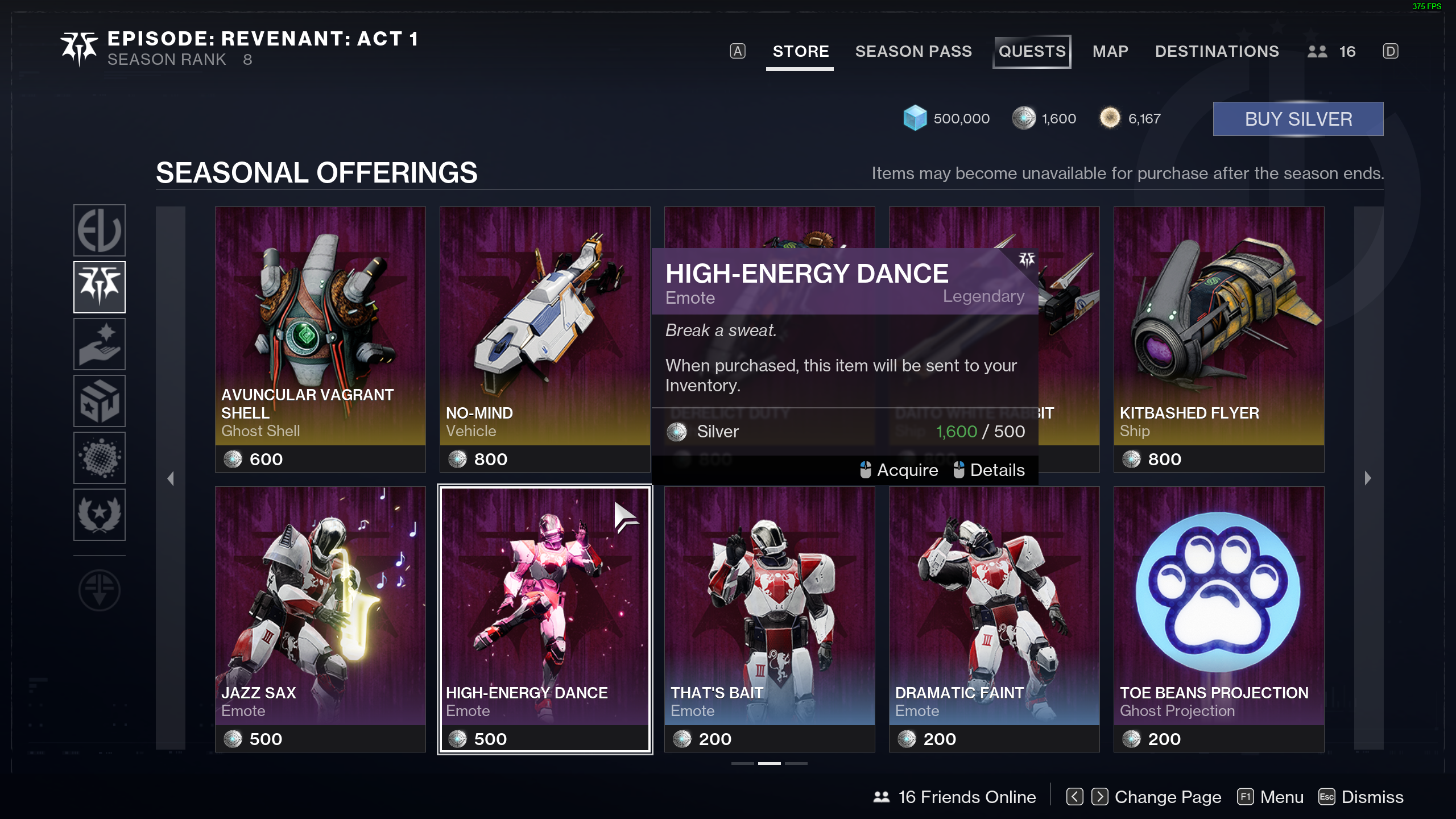Open the Season Pass tab

click(x=913, y=52)
